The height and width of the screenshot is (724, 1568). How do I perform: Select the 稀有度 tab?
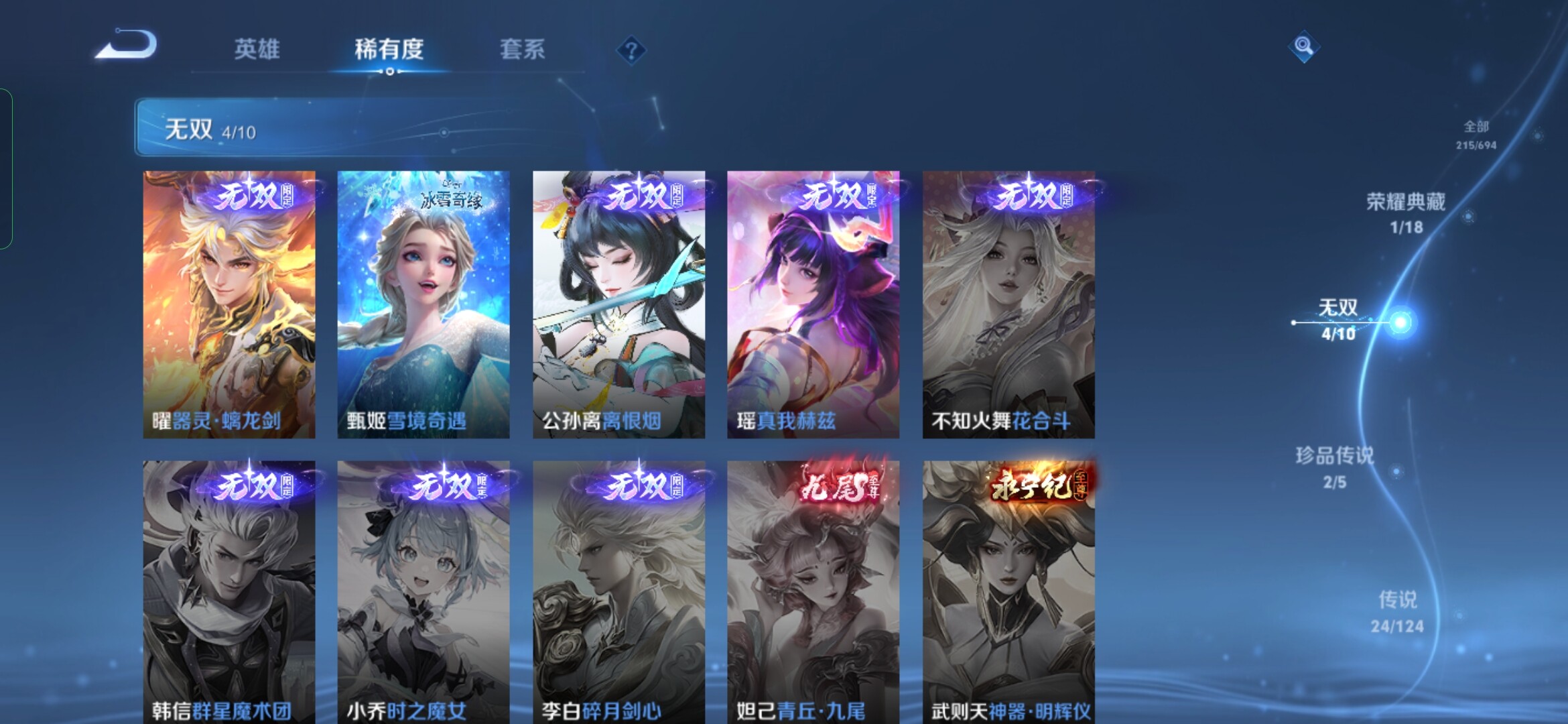tap(389, 50)
